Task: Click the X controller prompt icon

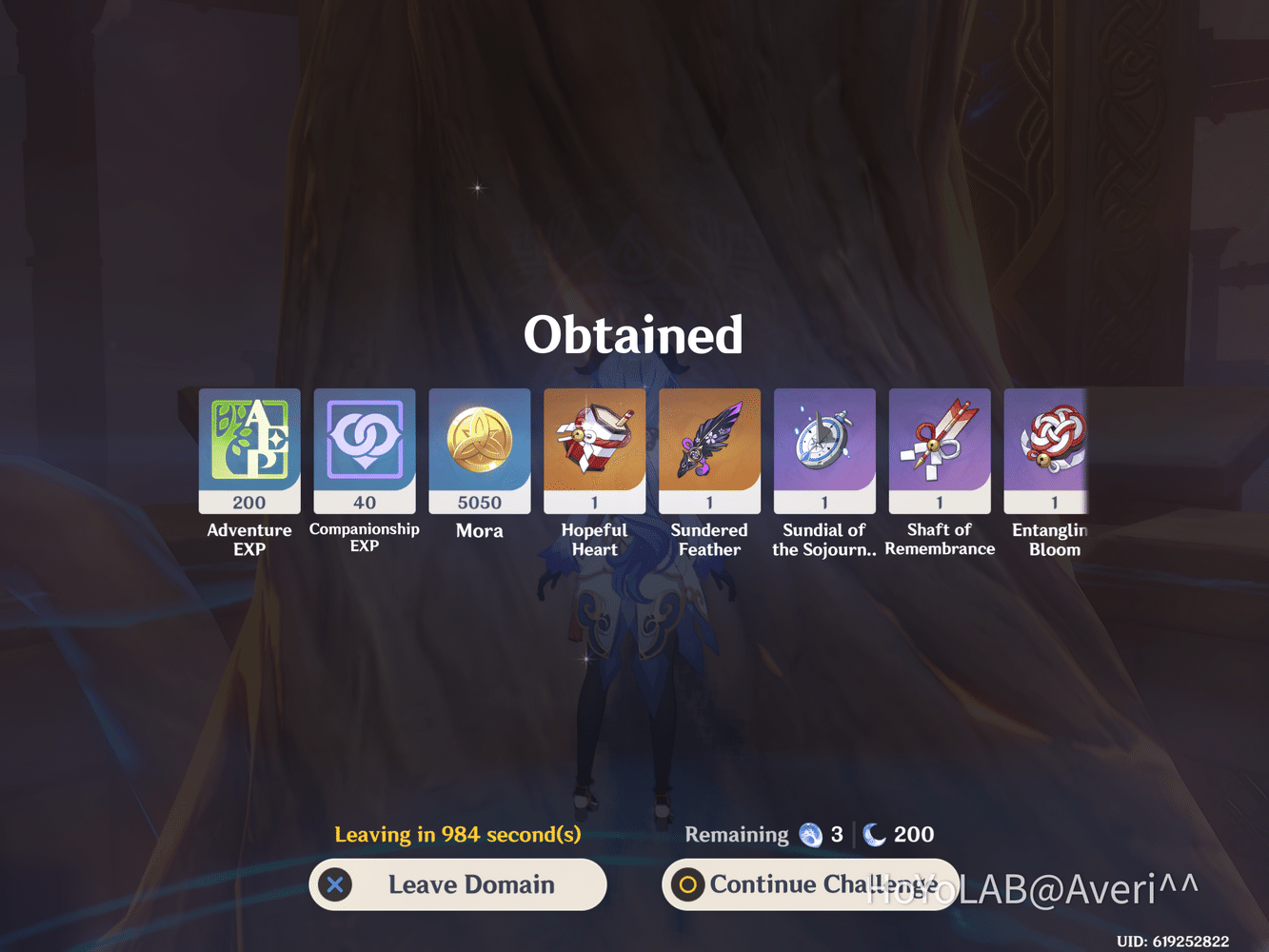Action: pyautogui.click(x=335, y=884)
